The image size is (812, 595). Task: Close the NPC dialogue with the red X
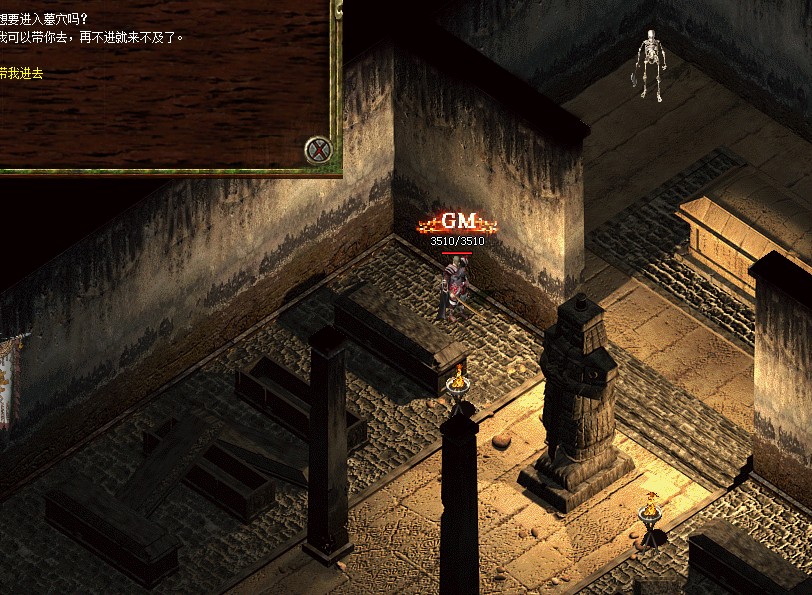(319, 150)
